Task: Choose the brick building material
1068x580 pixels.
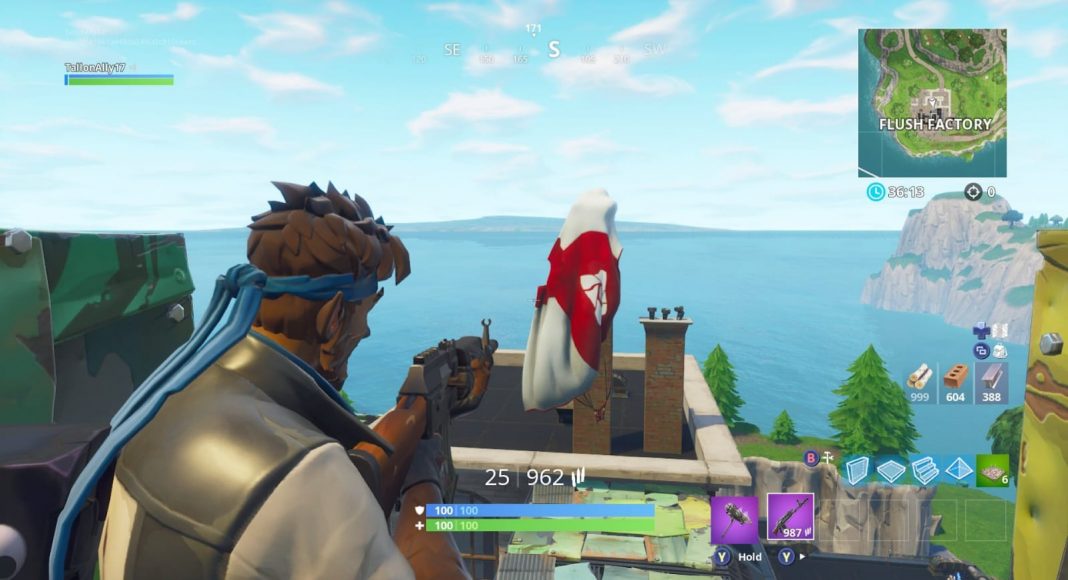Action: (957, 383)
